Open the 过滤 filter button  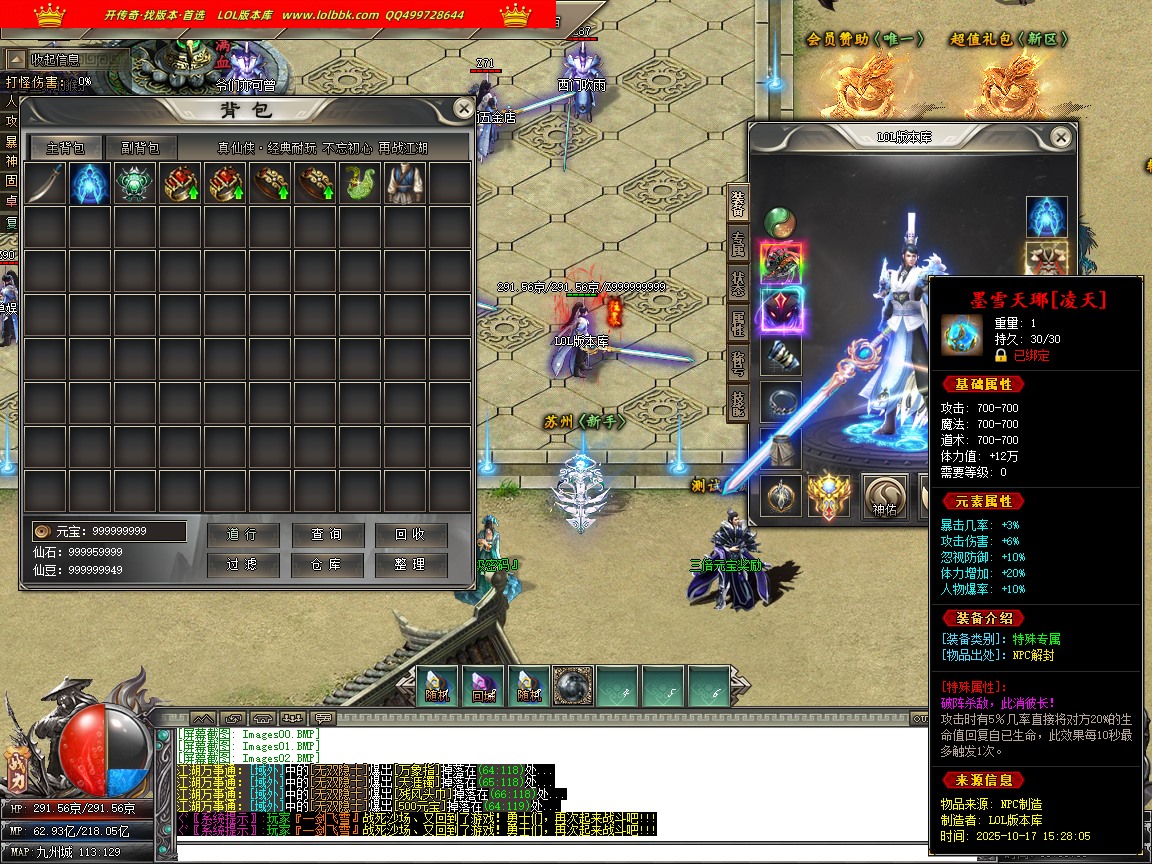coord(242,564)
